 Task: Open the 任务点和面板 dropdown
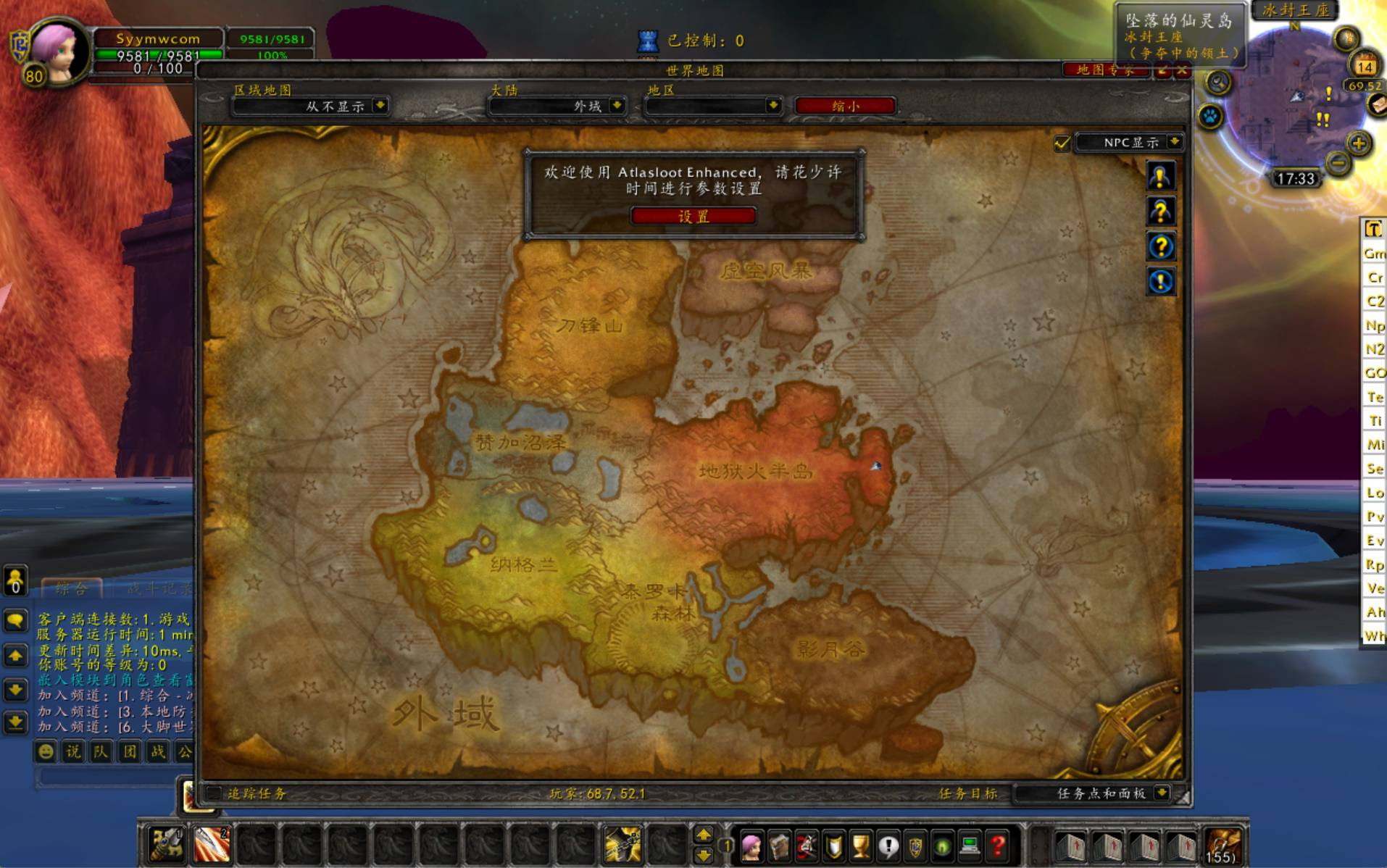coord(1162,793)
